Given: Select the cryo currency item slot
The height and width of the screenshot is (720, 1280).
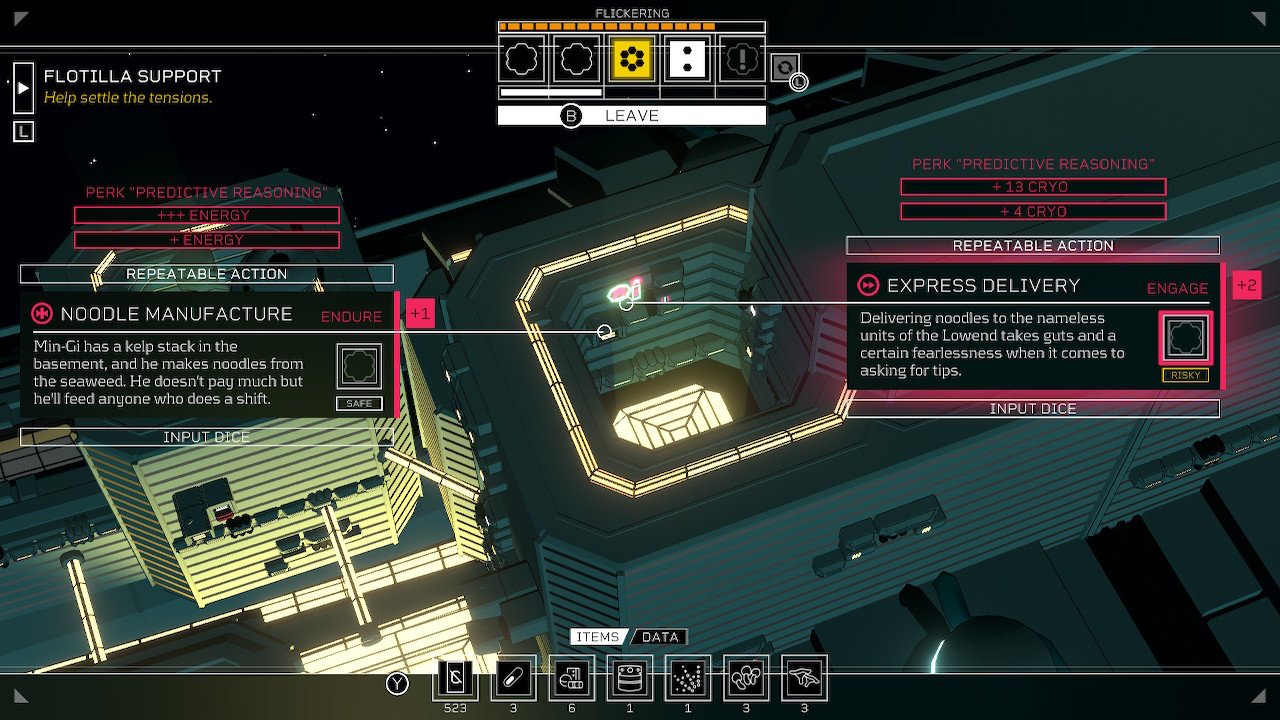Looking at the screenshot, I should tap(455, 680).
